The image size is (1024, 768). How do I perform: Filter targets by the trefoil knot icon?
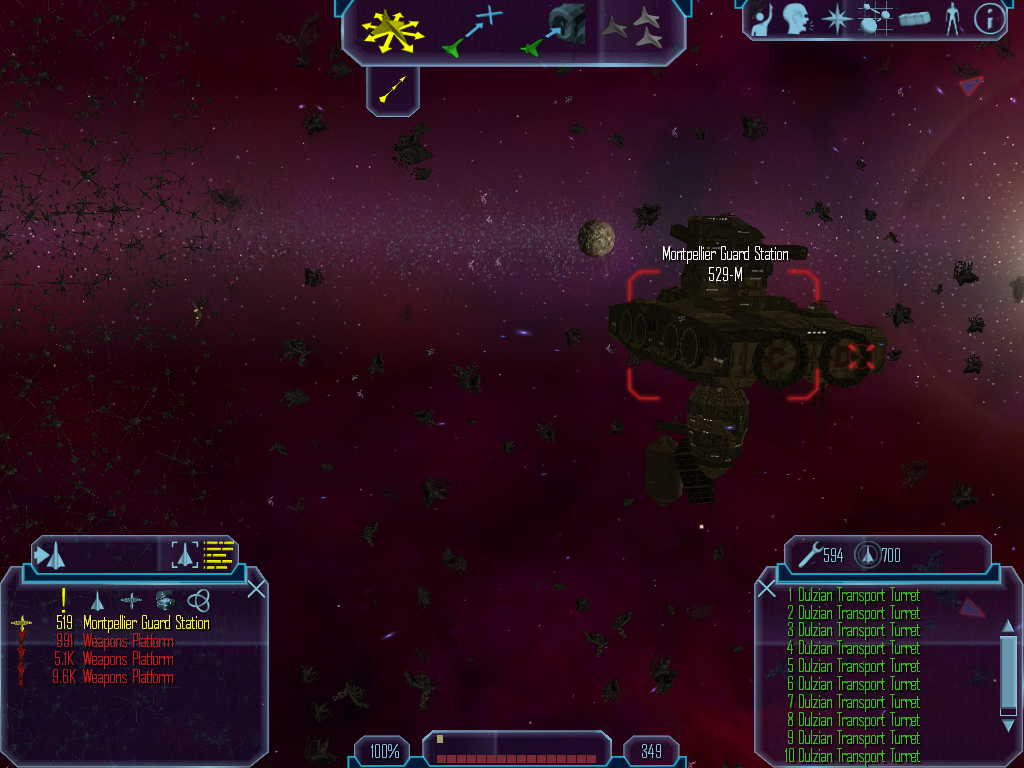[x=199, y=600]
